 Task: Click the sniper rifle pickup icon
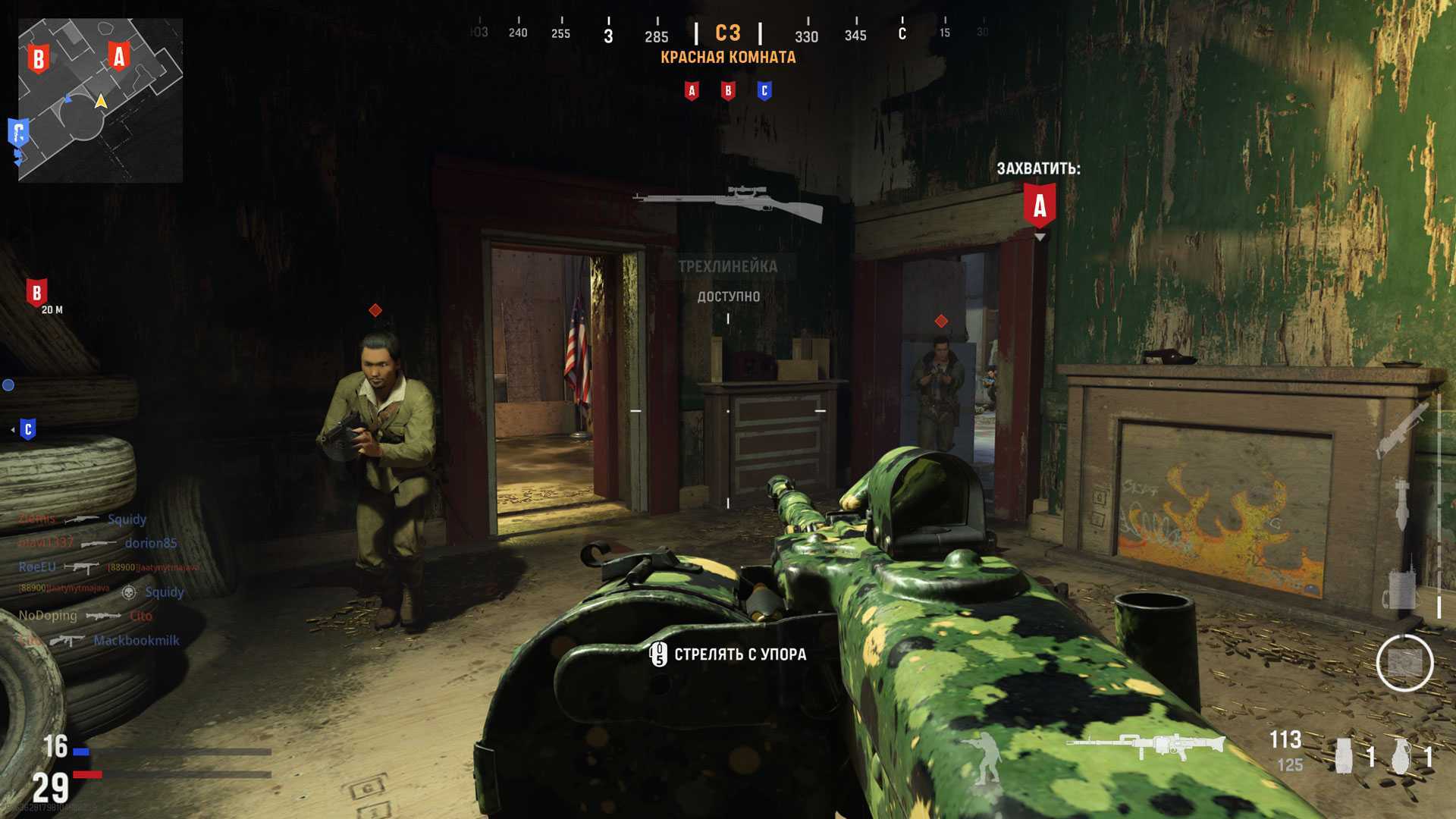pyautogui.click(x=728, y=202)
